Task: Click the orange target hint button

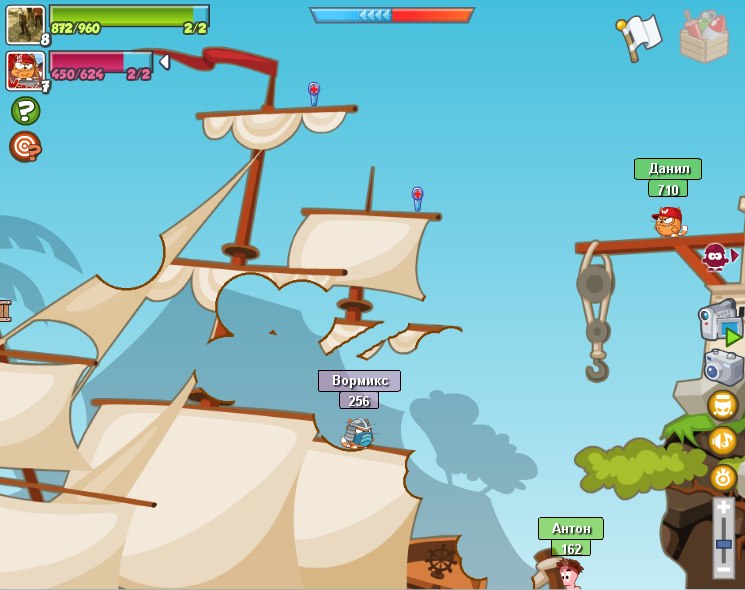Action: tap(25, 146)
